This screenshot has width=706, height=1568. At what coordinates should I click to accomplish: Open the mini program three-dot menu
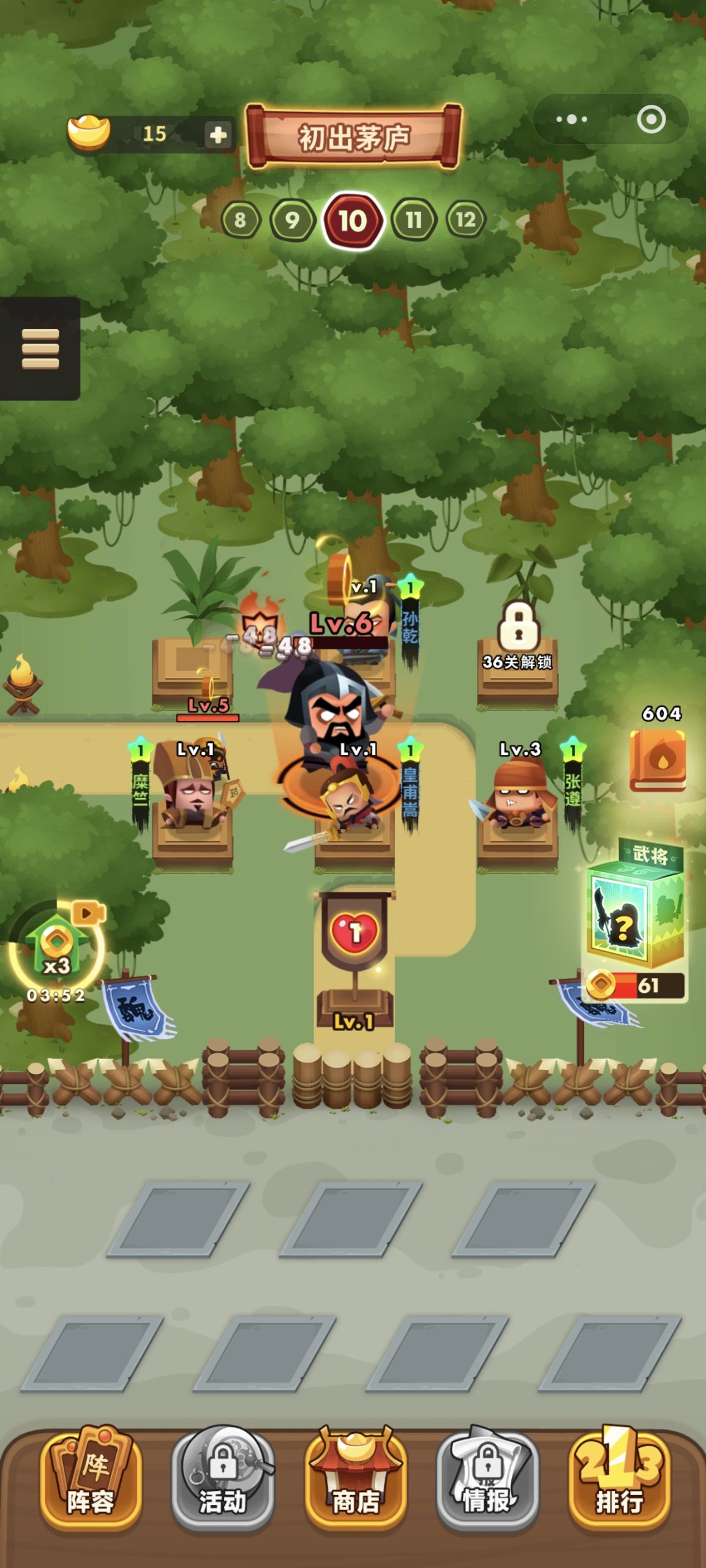[571, 119]
